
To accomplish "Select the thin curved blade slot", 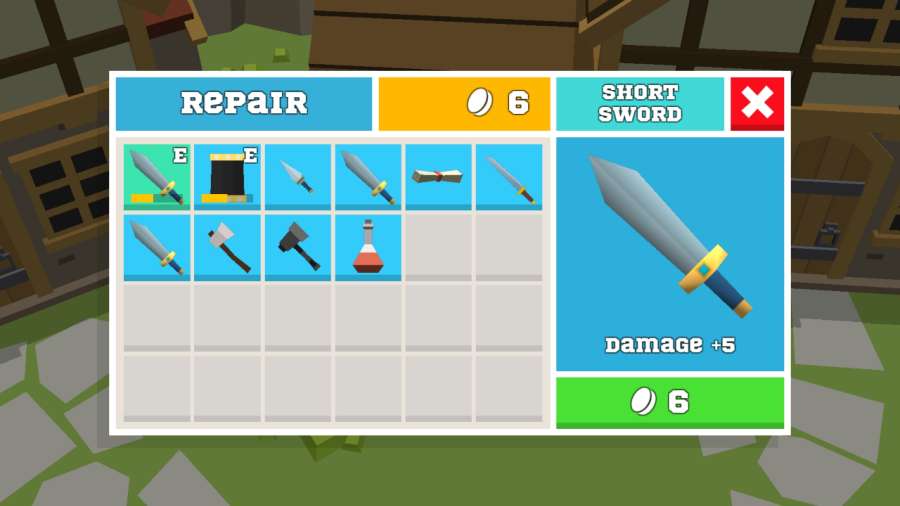I will tap(509, 176).
